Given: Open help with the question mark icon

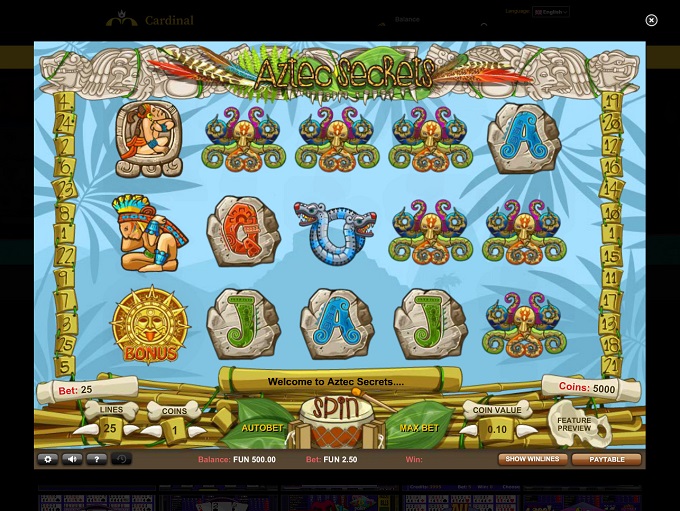Looking at the screenshot, I should coord(95,459).
